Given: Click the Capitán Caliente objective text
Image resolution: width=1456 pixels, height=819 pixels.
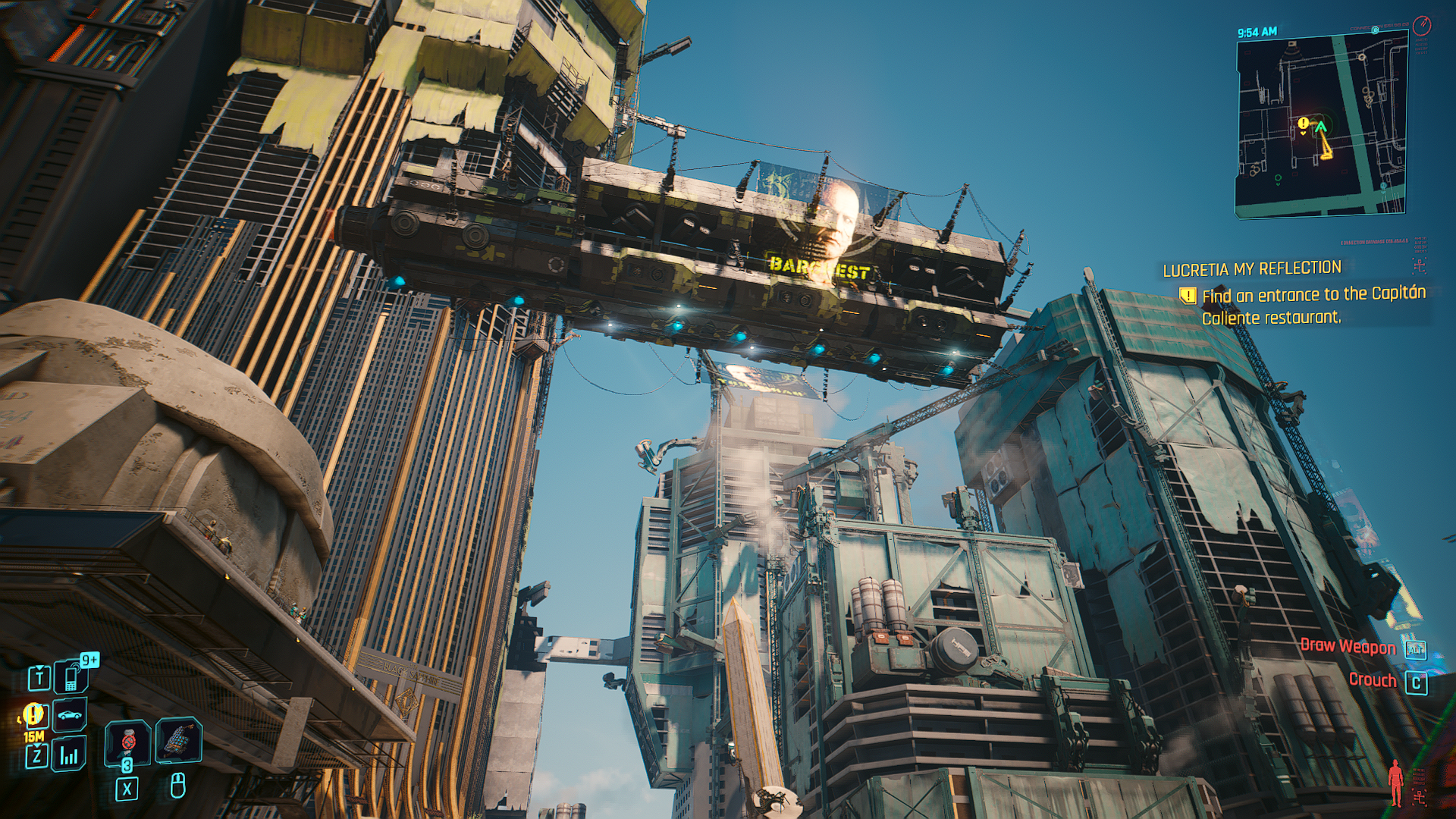Looking at the screenshot, I should [x=1313, y=306].
